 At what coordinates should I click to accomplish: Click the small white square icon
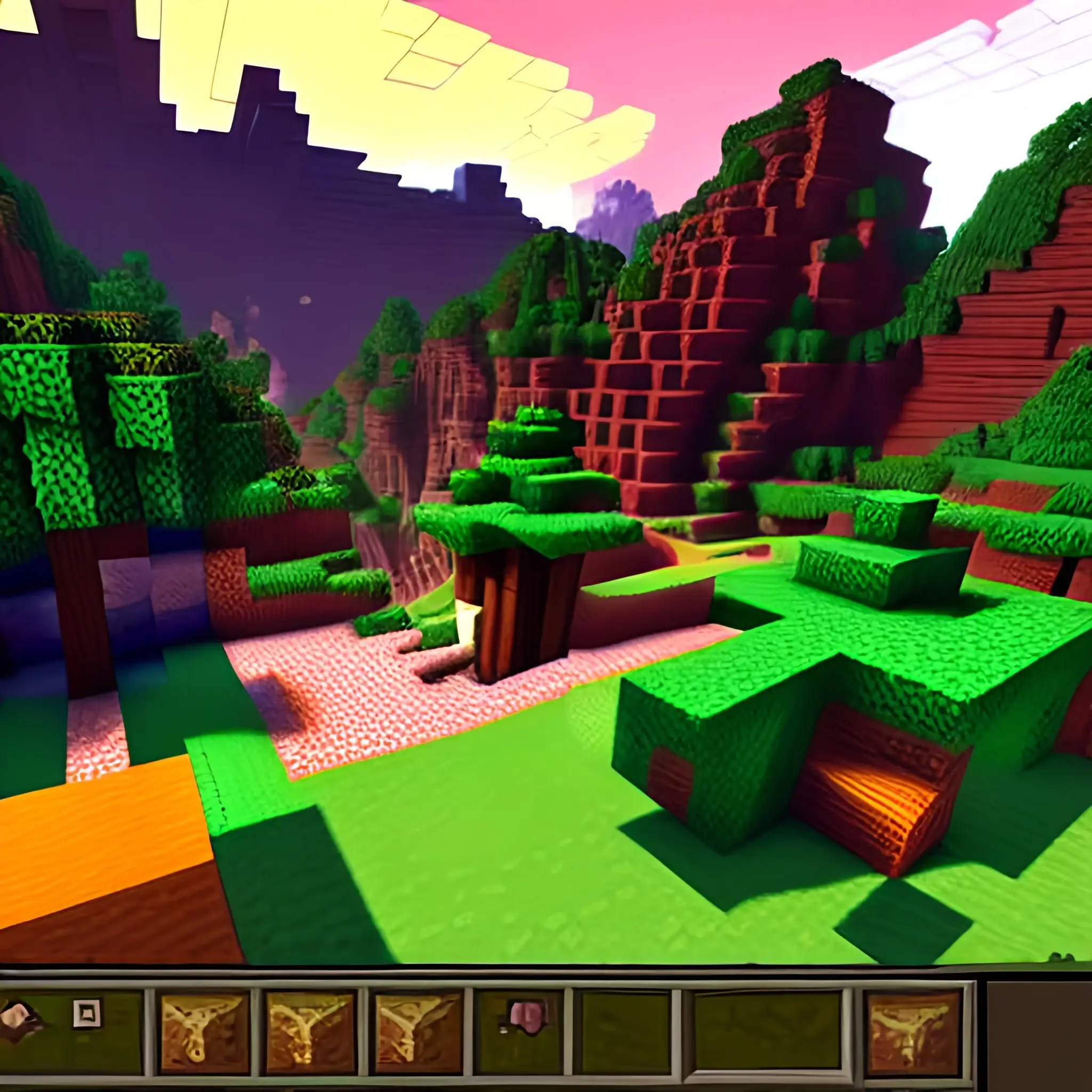click(x=87, y=1013)
